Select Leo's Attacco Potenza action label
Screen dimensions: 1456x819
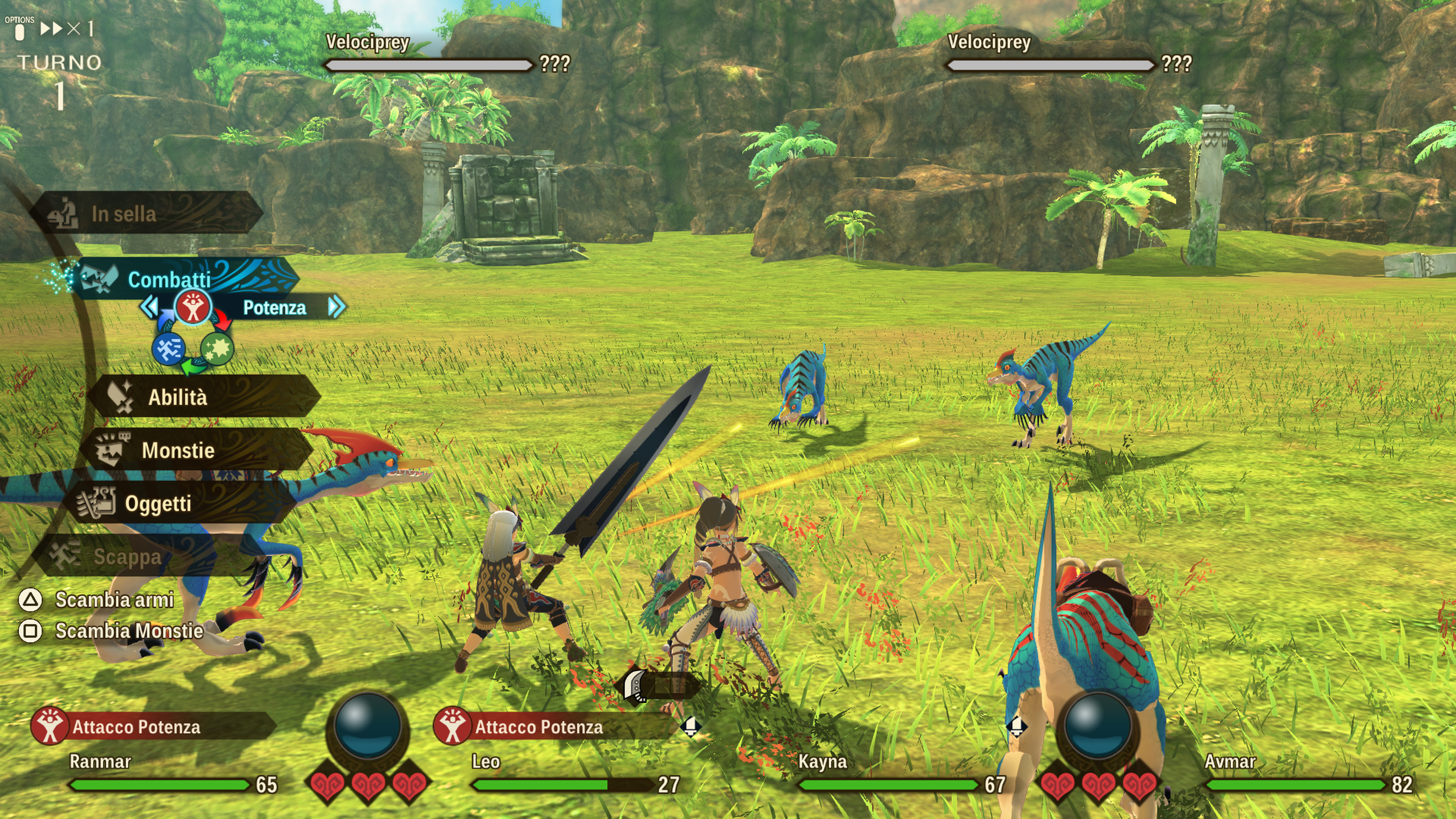point(539,727)
